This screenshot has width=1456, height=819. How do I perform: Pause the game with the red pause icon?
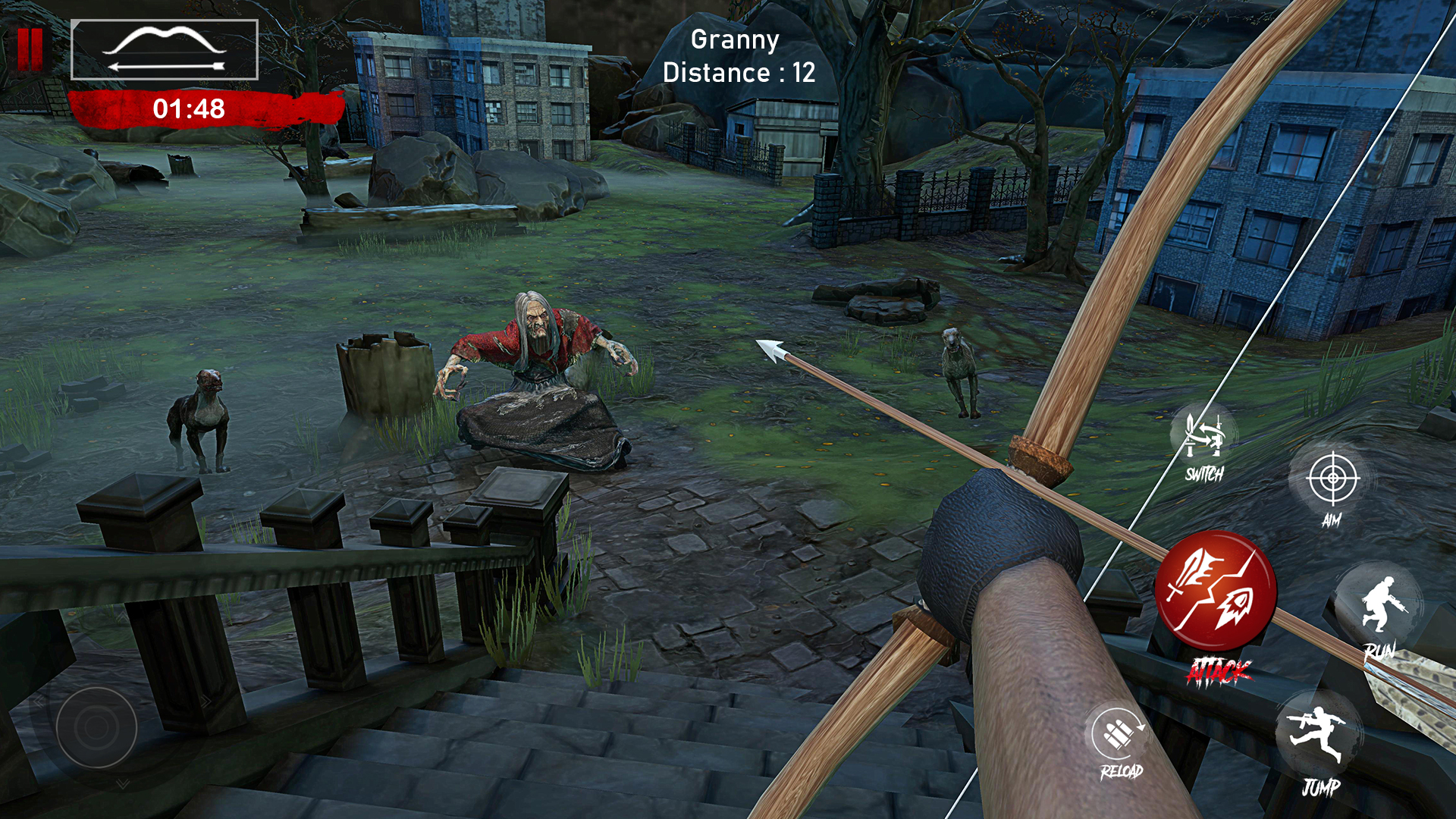click(x=30, y=49)
